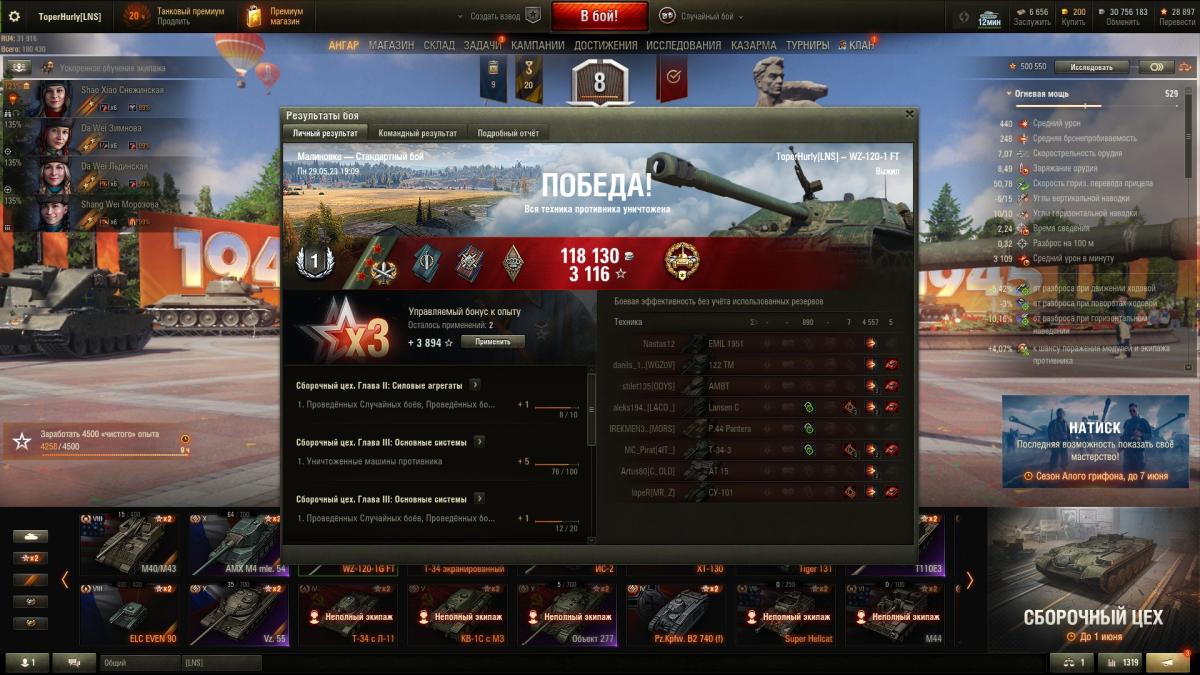This screenshot has width=1200, height=675.
Task: Close the battle results window
Action: (909, 115)
